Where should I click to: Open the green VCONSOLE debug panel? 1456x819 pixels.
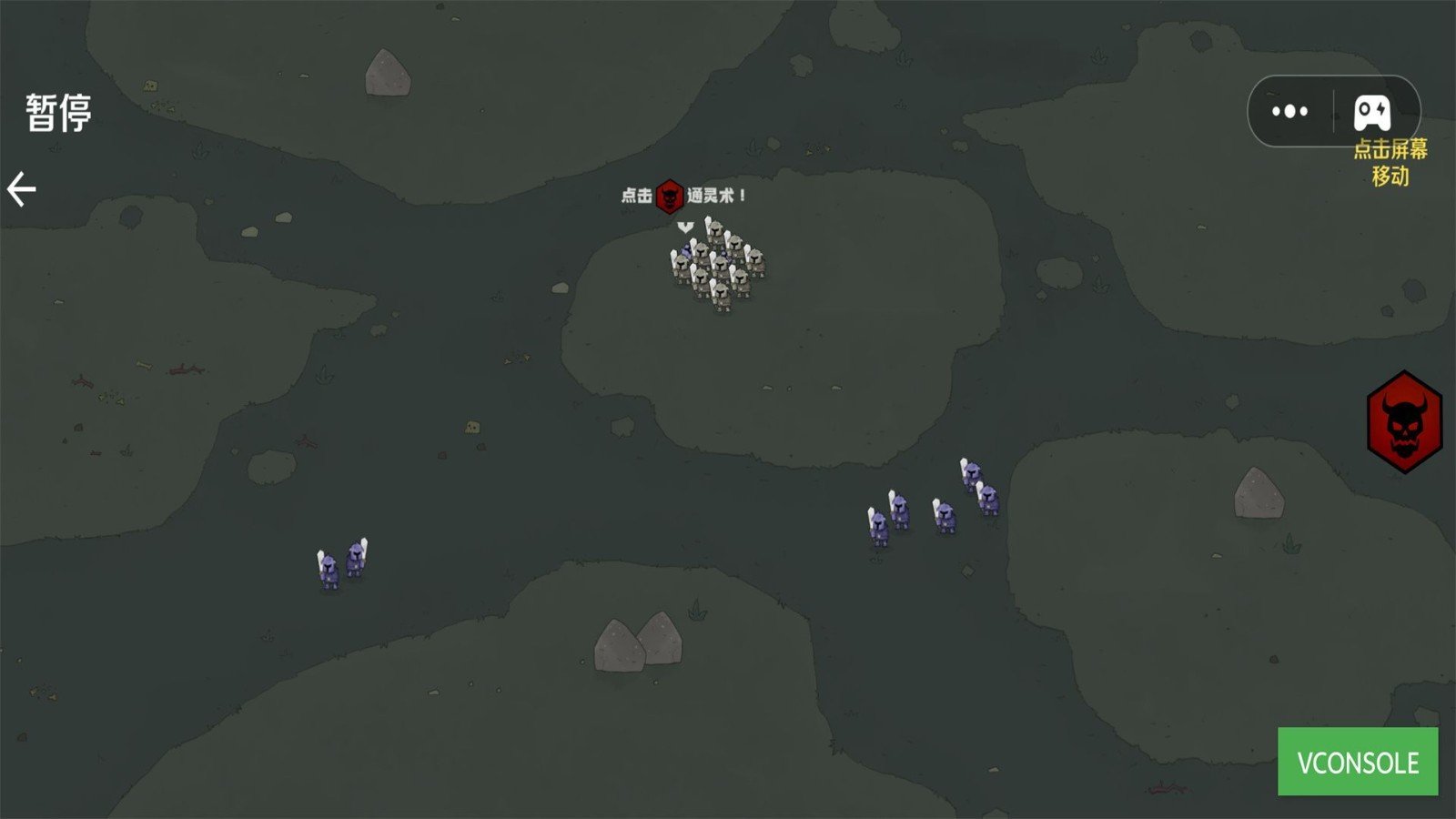[1357, 762]
